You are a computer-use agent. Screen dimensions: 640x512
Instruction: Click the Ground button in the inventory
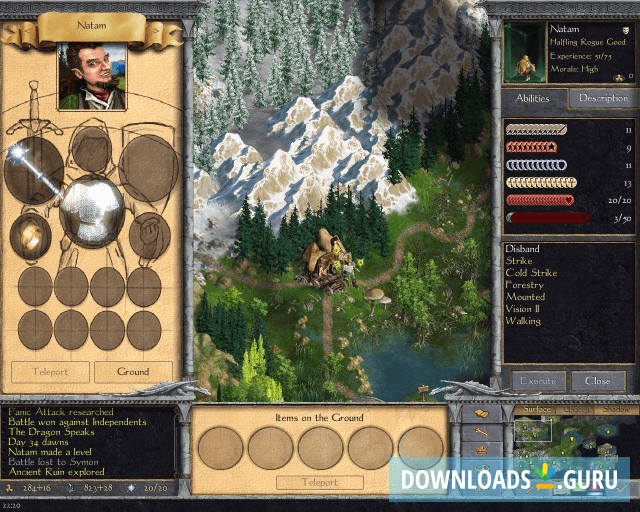coord(133,371)
